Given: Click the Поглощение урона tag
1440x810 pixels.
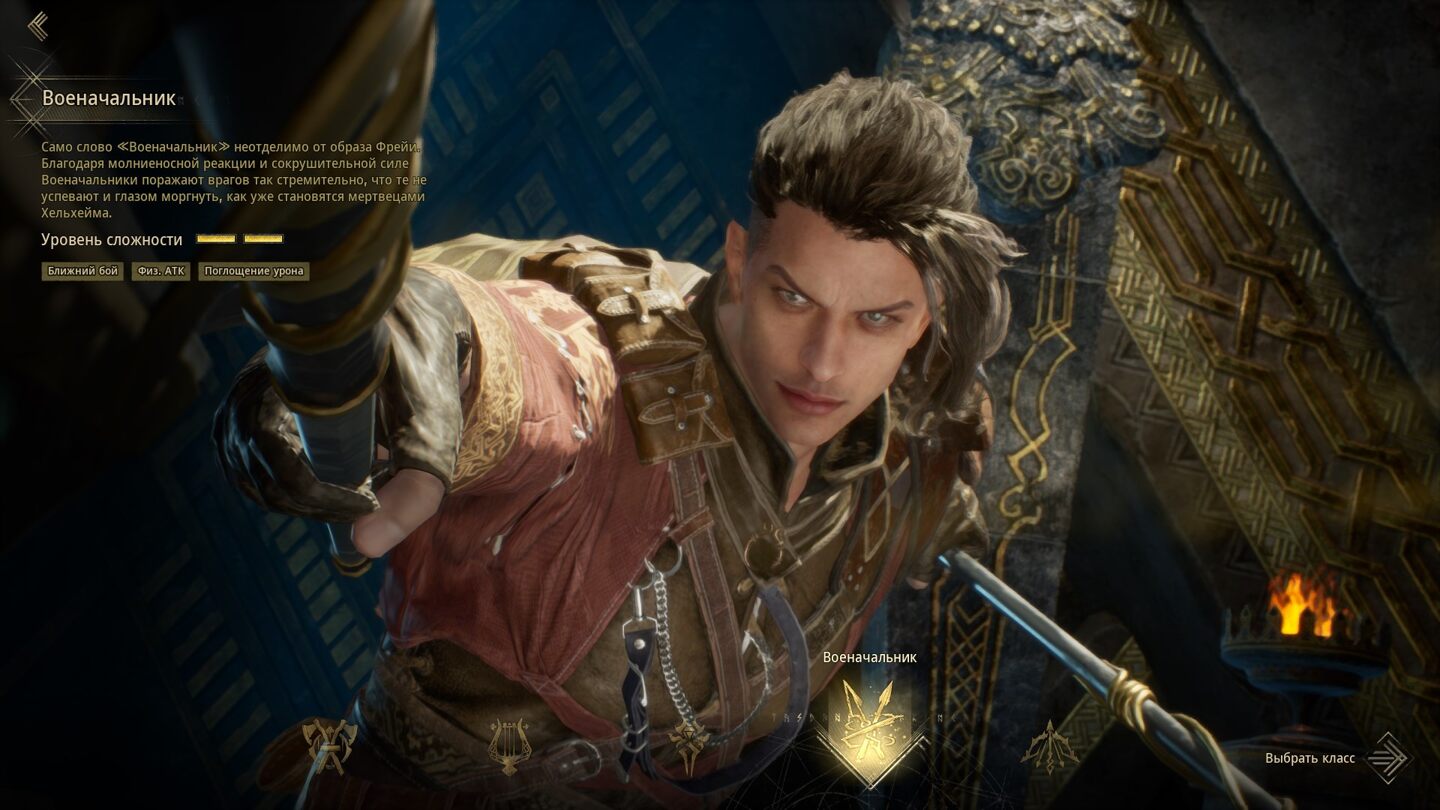Looking at the screenshot, I should click(253, 271).
